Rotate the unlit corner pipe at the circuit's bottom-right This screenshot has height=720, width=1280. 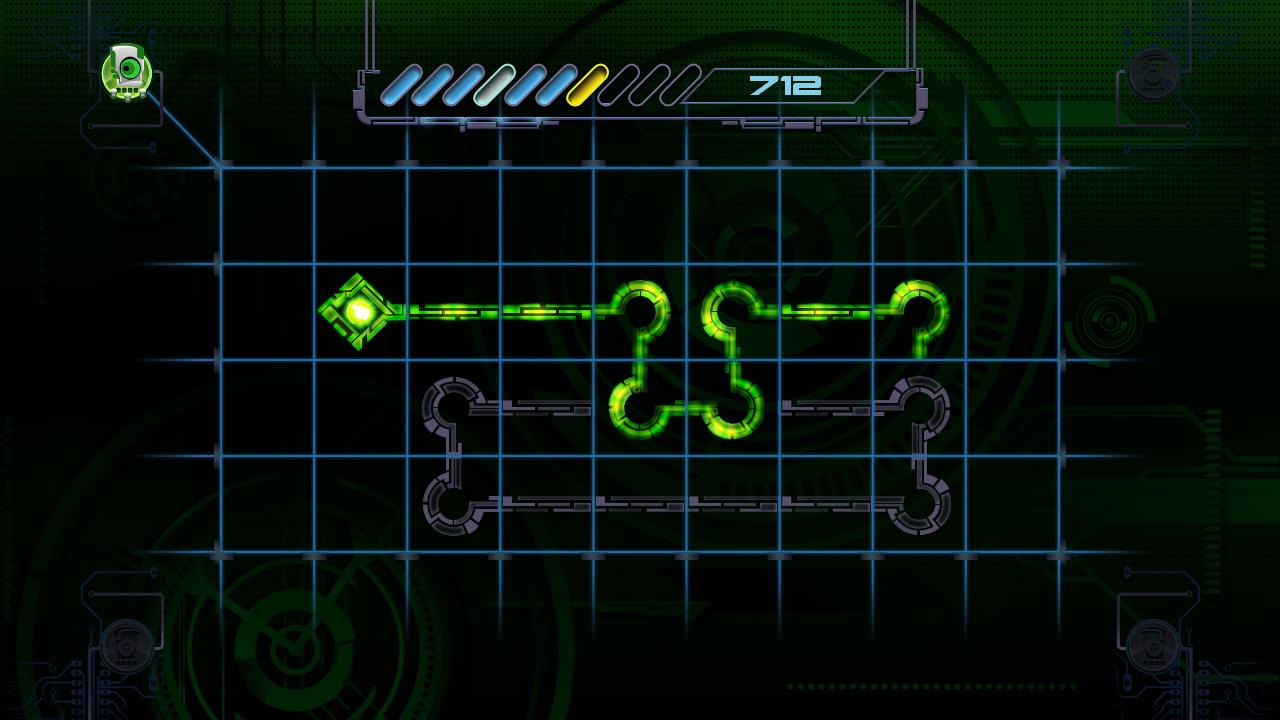(x=918, y=503)
